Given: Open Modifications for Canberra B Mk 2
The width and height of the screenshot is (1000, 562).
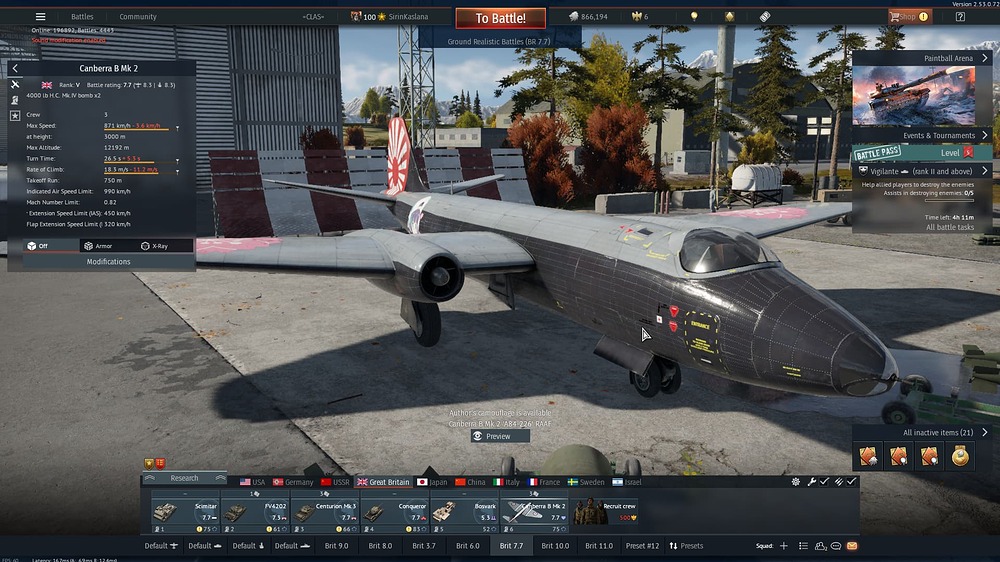Looking at the screenshot, I should (108, 262).
